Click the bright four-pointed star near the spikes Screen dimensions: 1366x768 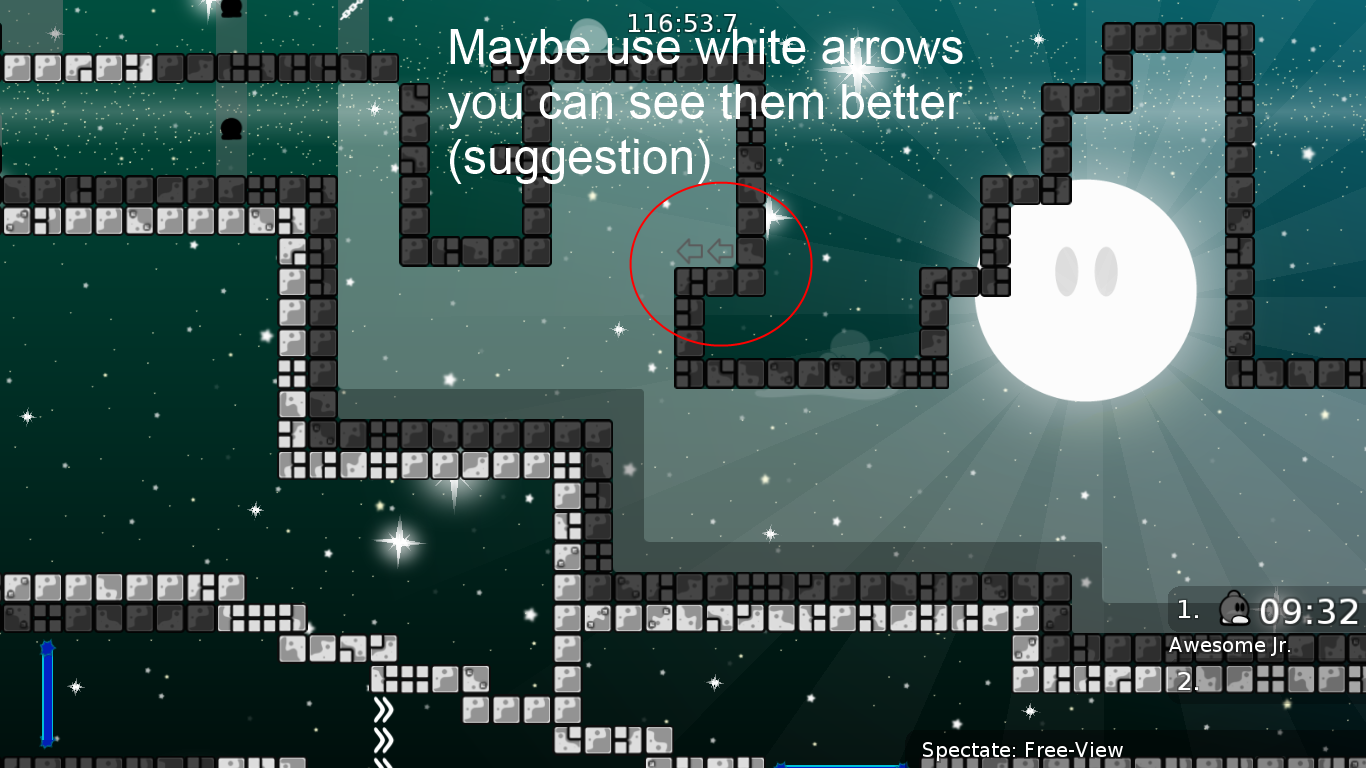(399, 541)
